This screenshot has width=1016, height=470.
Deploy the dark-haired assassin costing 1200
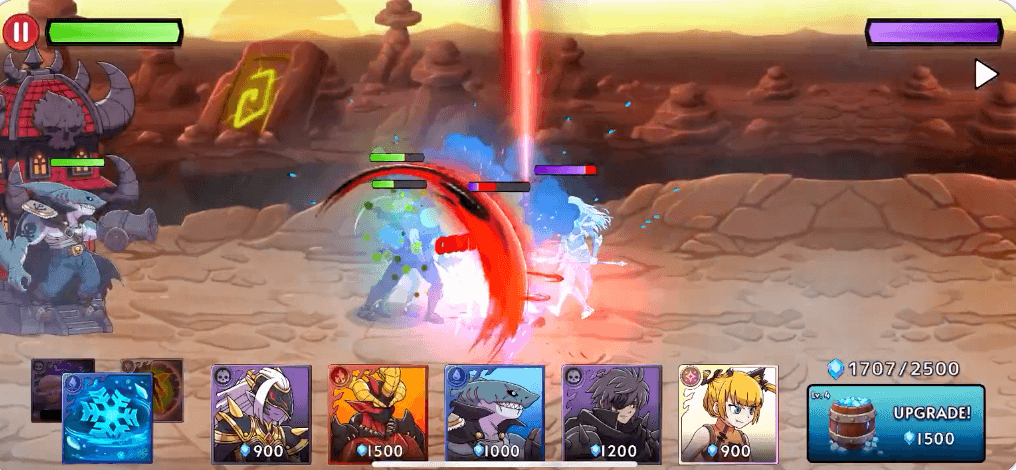coord(611,412)
